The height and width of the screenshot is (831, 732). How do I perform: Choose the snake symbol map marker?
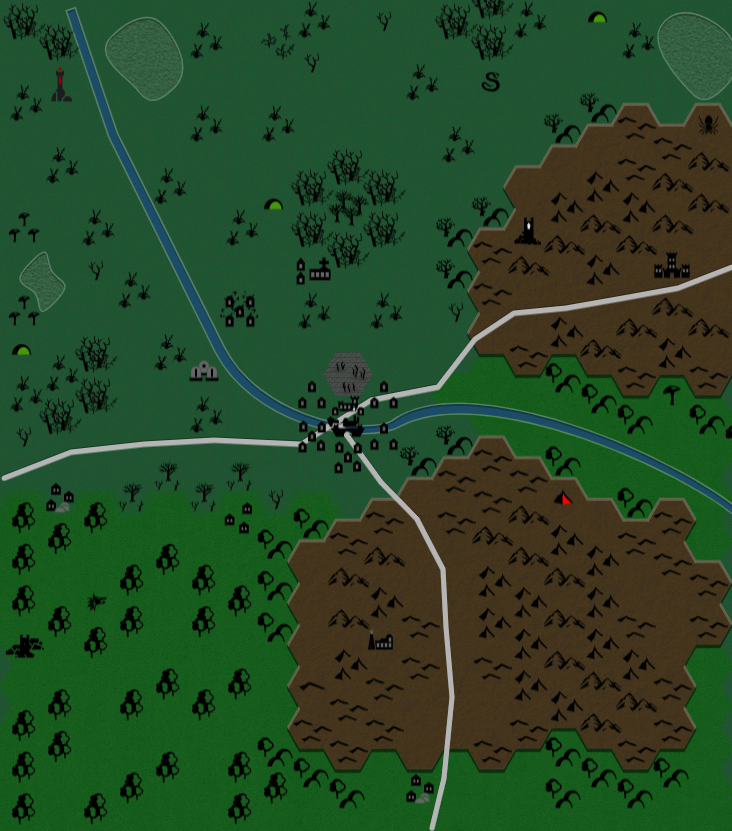pyautogui.click(x=490, y=82)
